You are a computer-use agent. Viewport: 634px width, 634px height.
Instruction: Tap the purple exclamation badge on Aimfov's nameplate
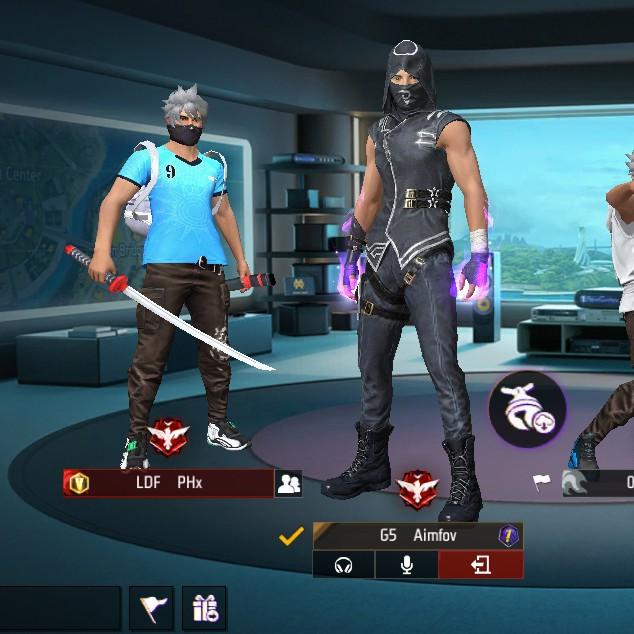tap(509, 536)
